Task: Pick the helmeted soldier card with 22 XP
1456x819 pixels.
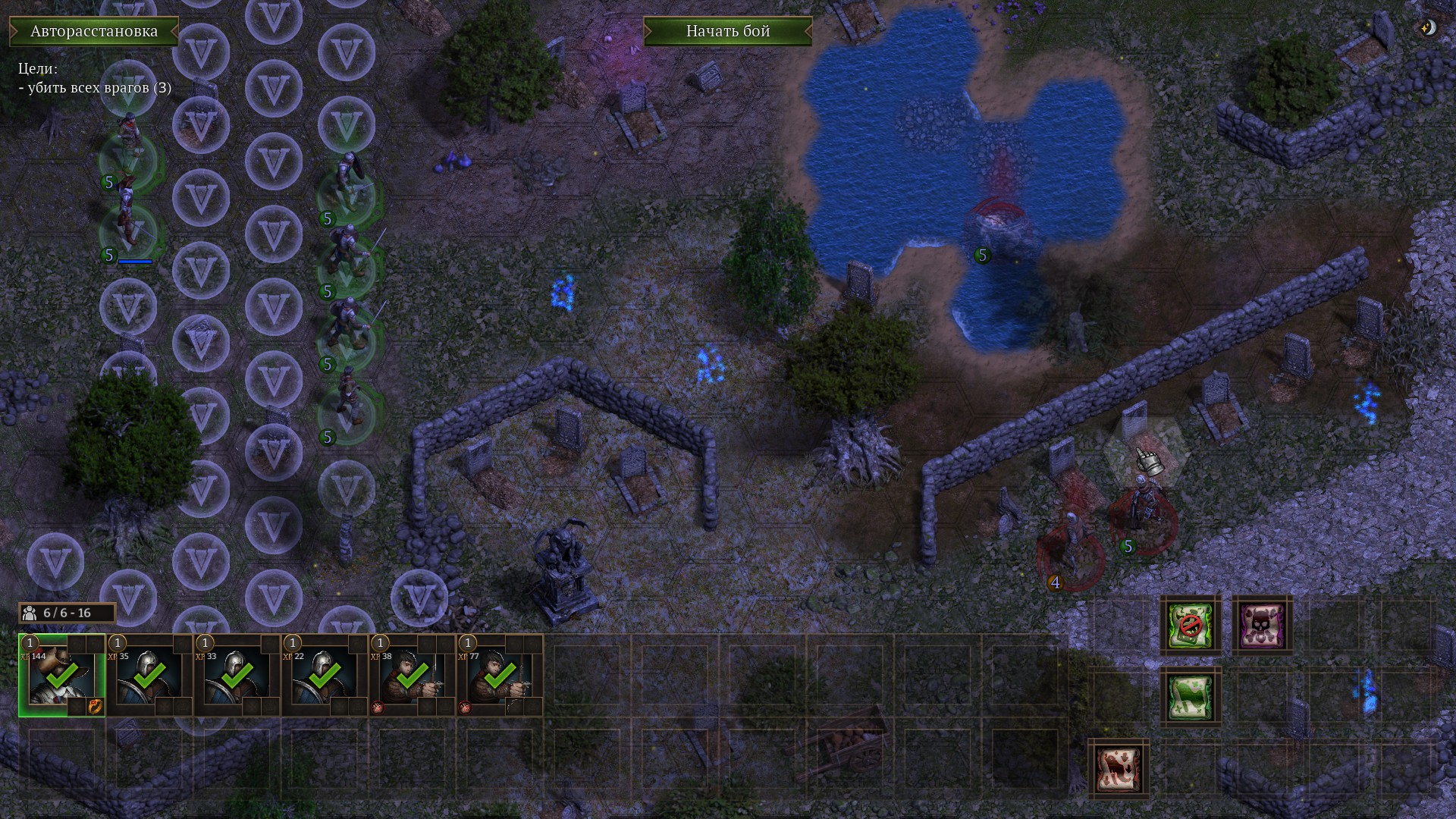Action: point(325,674)
